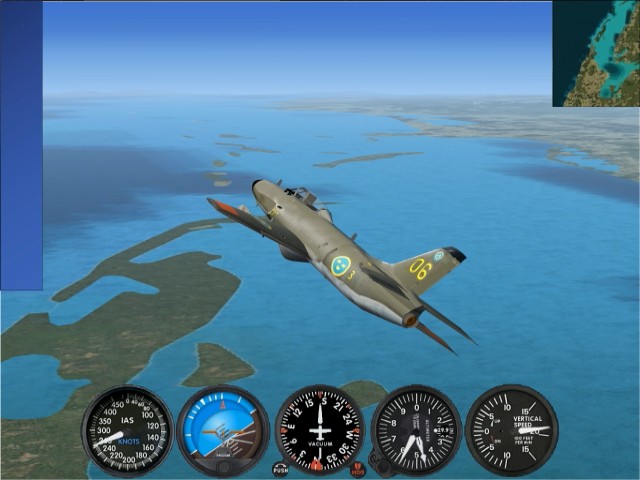
Task: Turn the PUSH knob below heading gauge
Action: 280,469
